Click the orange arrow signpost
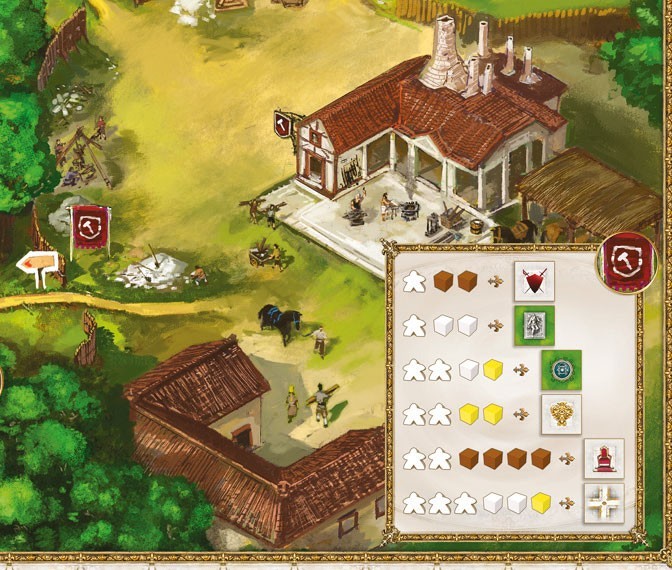Viewport: 672px width, 570px height. click(40, 268)
